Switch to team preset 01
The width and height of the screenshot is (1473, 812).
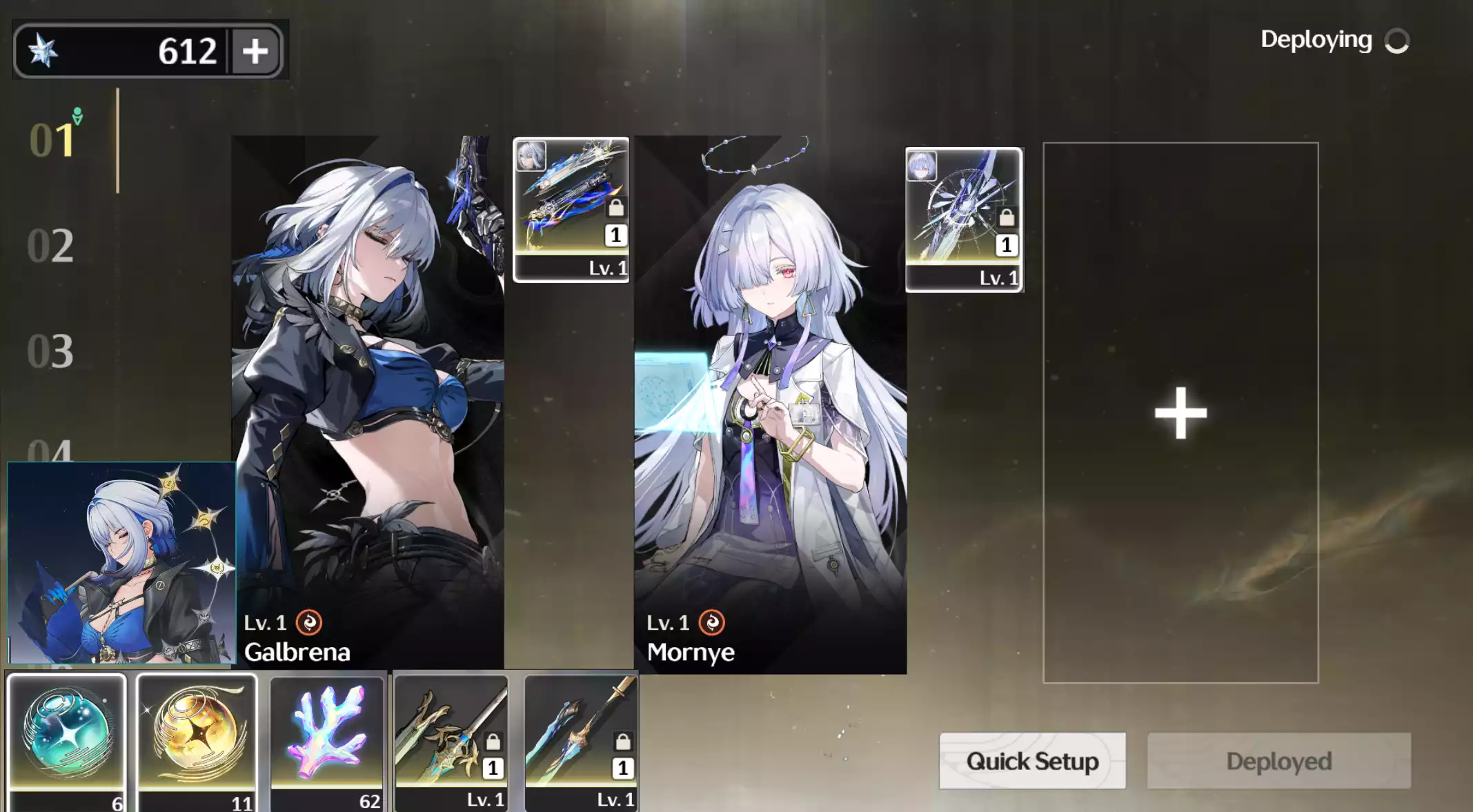coord(52,141)
